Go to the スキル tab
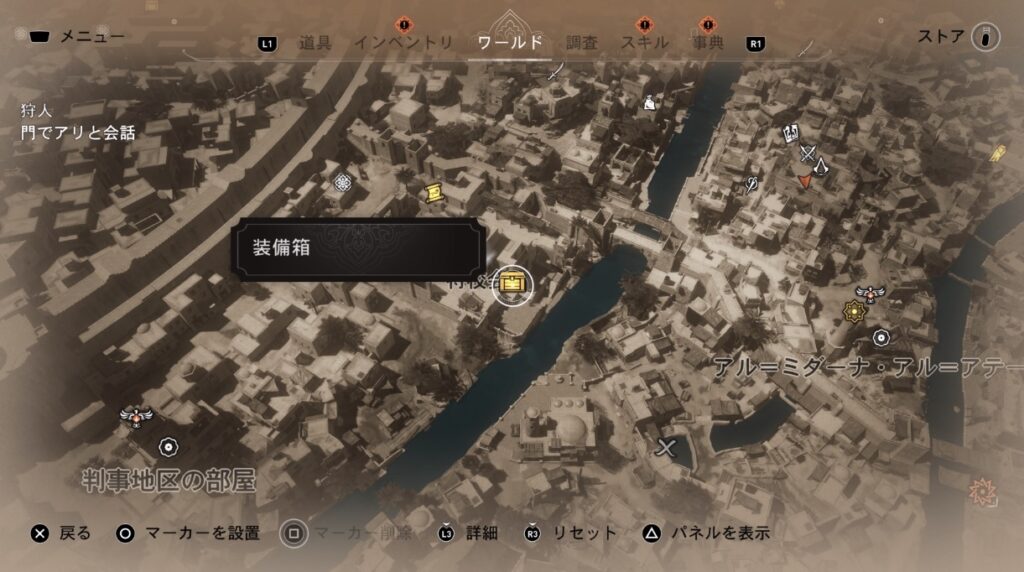Viewport: 1024px width, 572px height. tap(645, 43)
